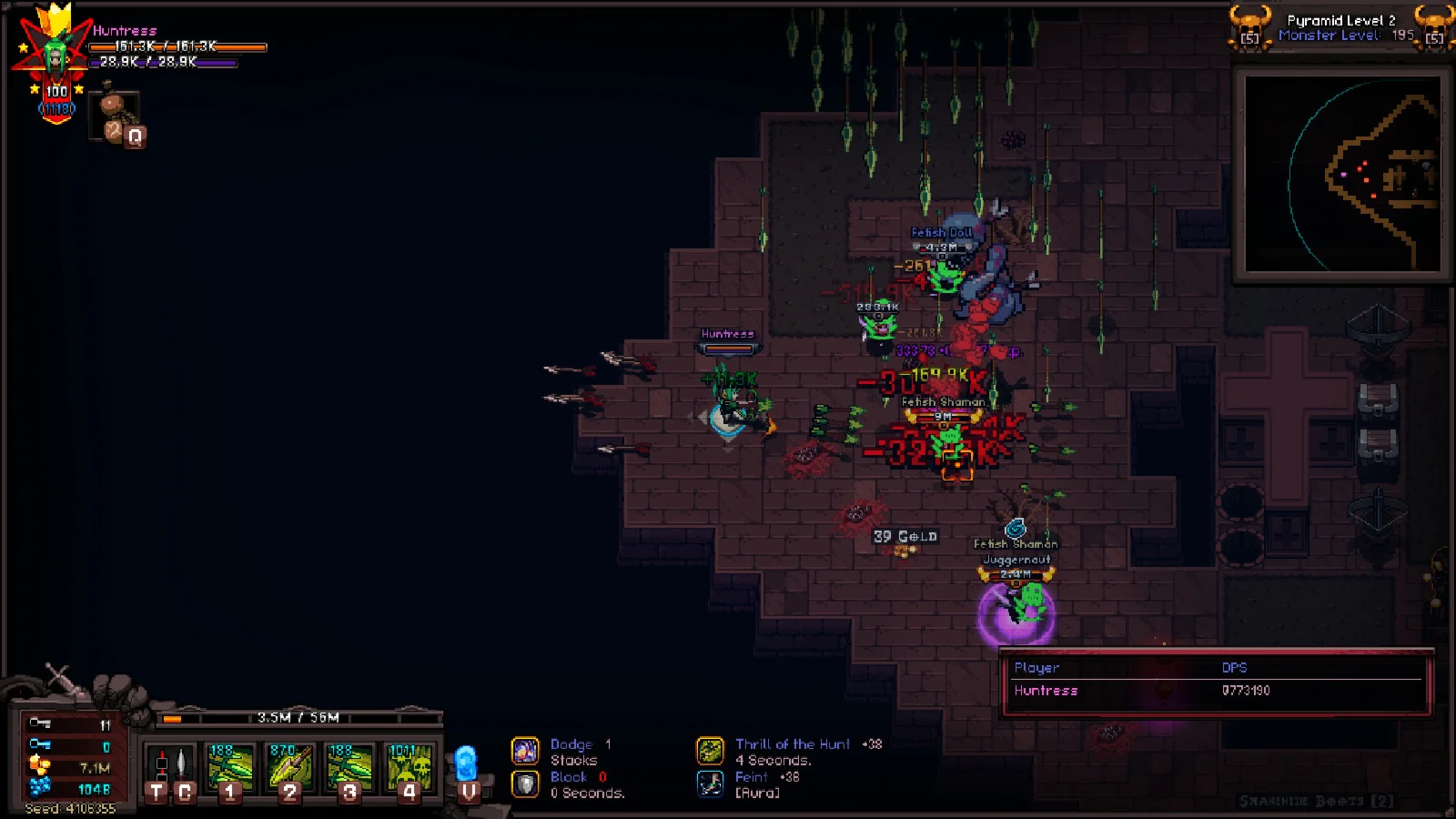Activate the green arrows skill in slot 3
The width and height of the screenshot is (1456, 819).
tap(349, 768)
